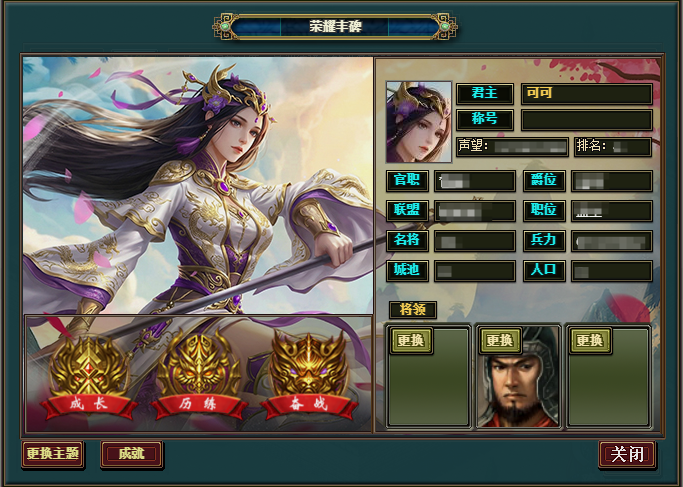Image resolution: width=683 pixels, height=487 pixels.
Task: Click the 更换主题 theme change button
Action: click(x=53, y=454)
